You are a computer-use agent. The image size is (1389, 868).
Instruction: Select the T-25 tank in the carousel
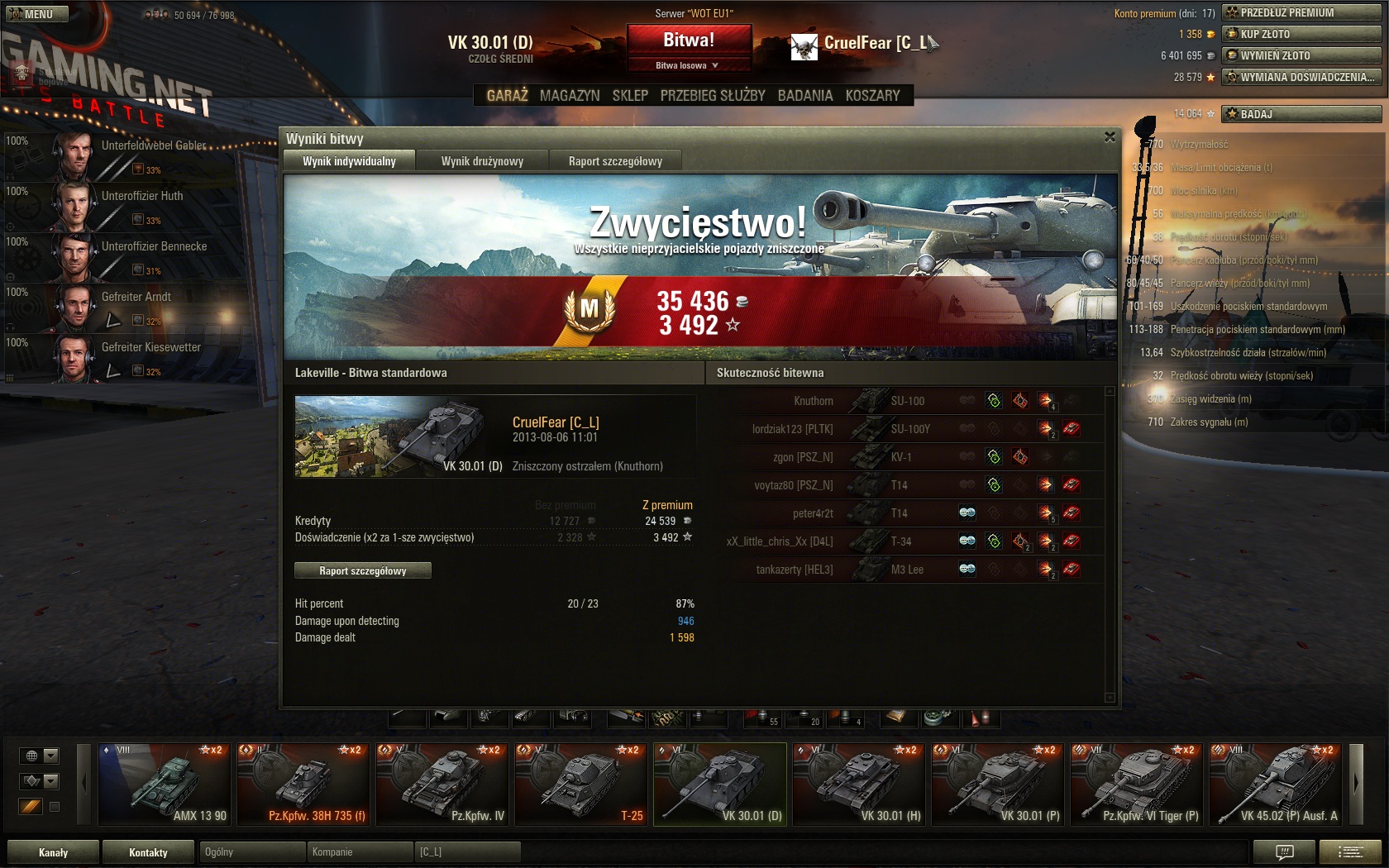tap(581, 784)
